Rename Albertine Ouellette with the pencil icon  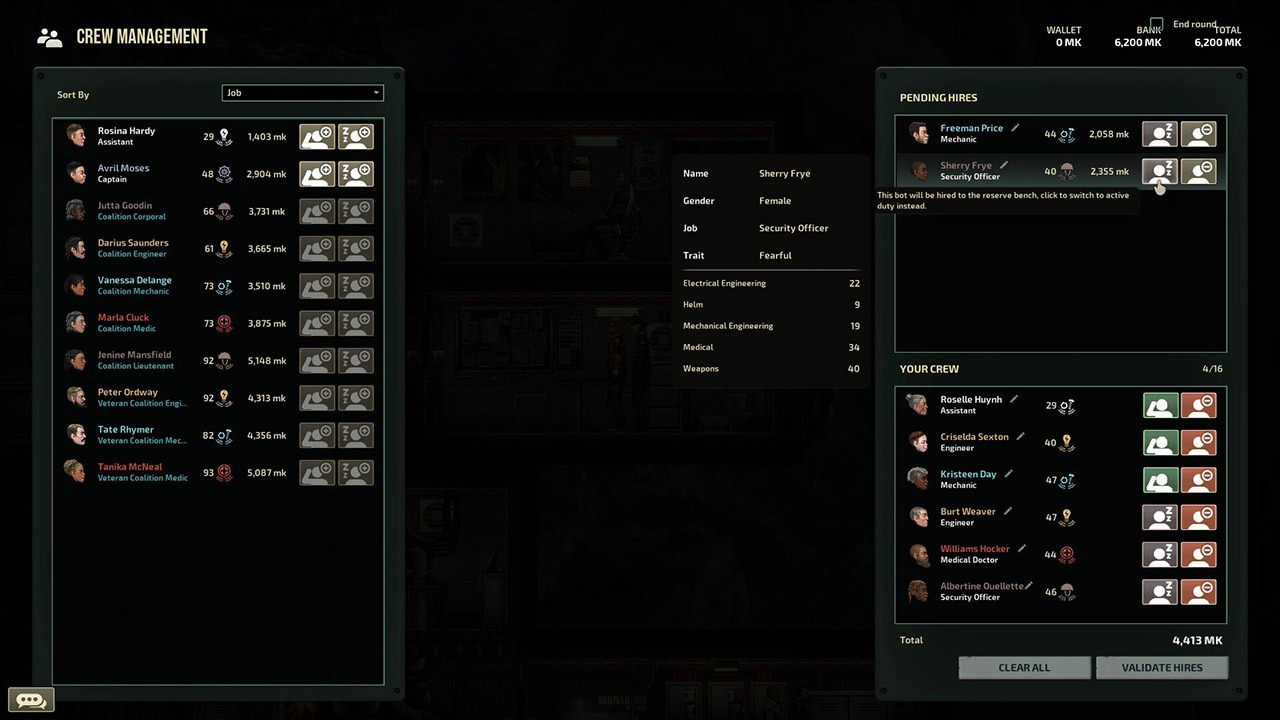tap(1032, 586)
